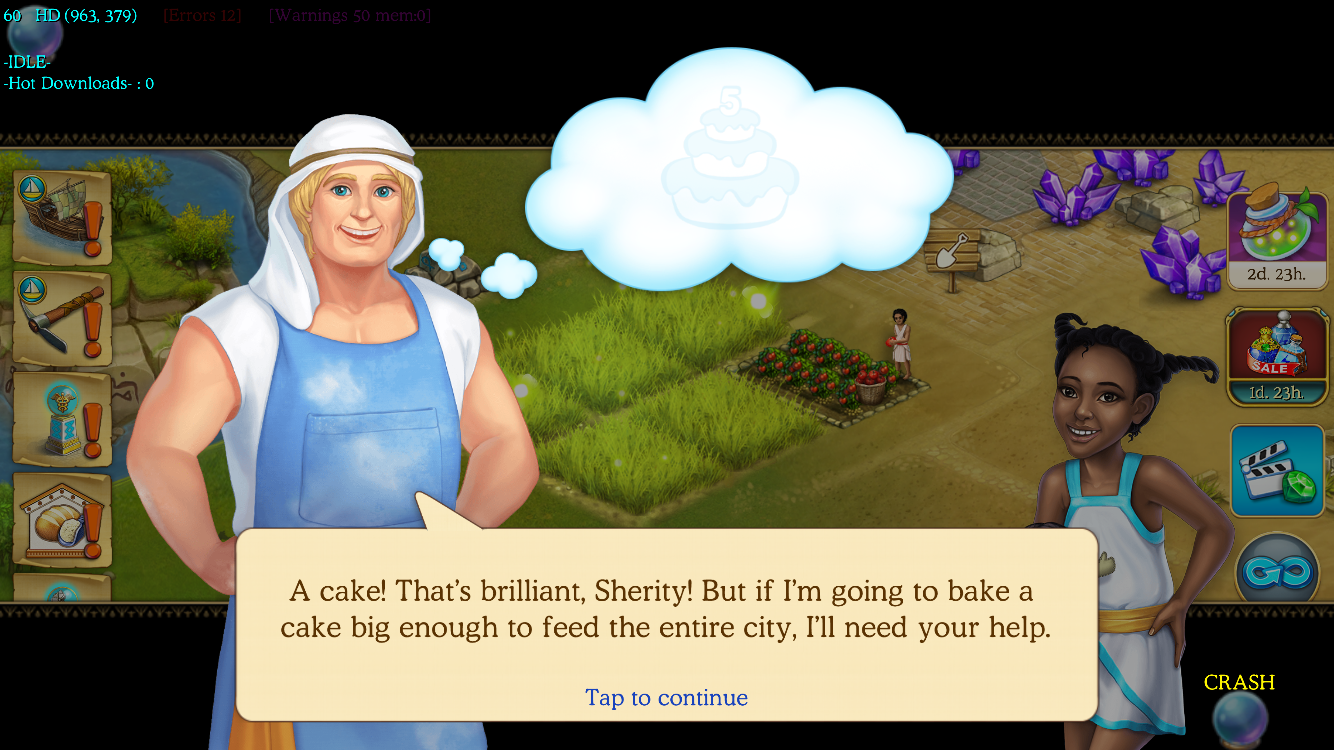Click the blue infinity GO button

1277,572
